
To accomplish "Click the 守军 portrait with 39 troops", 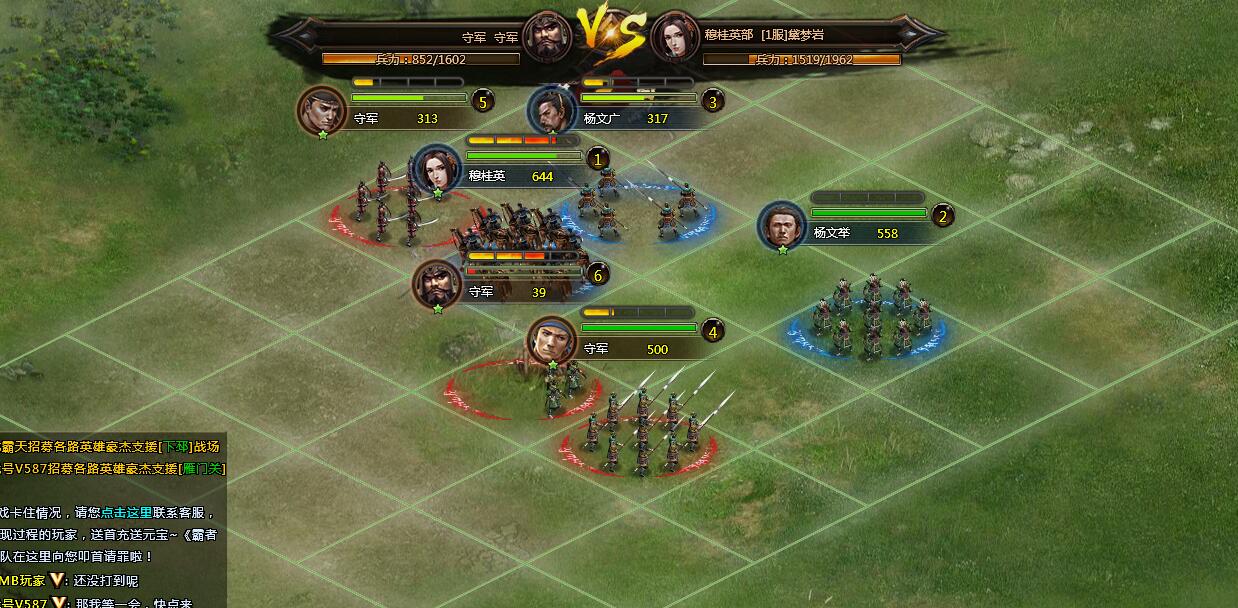I will pyautogui.click(x=437, y=285).
